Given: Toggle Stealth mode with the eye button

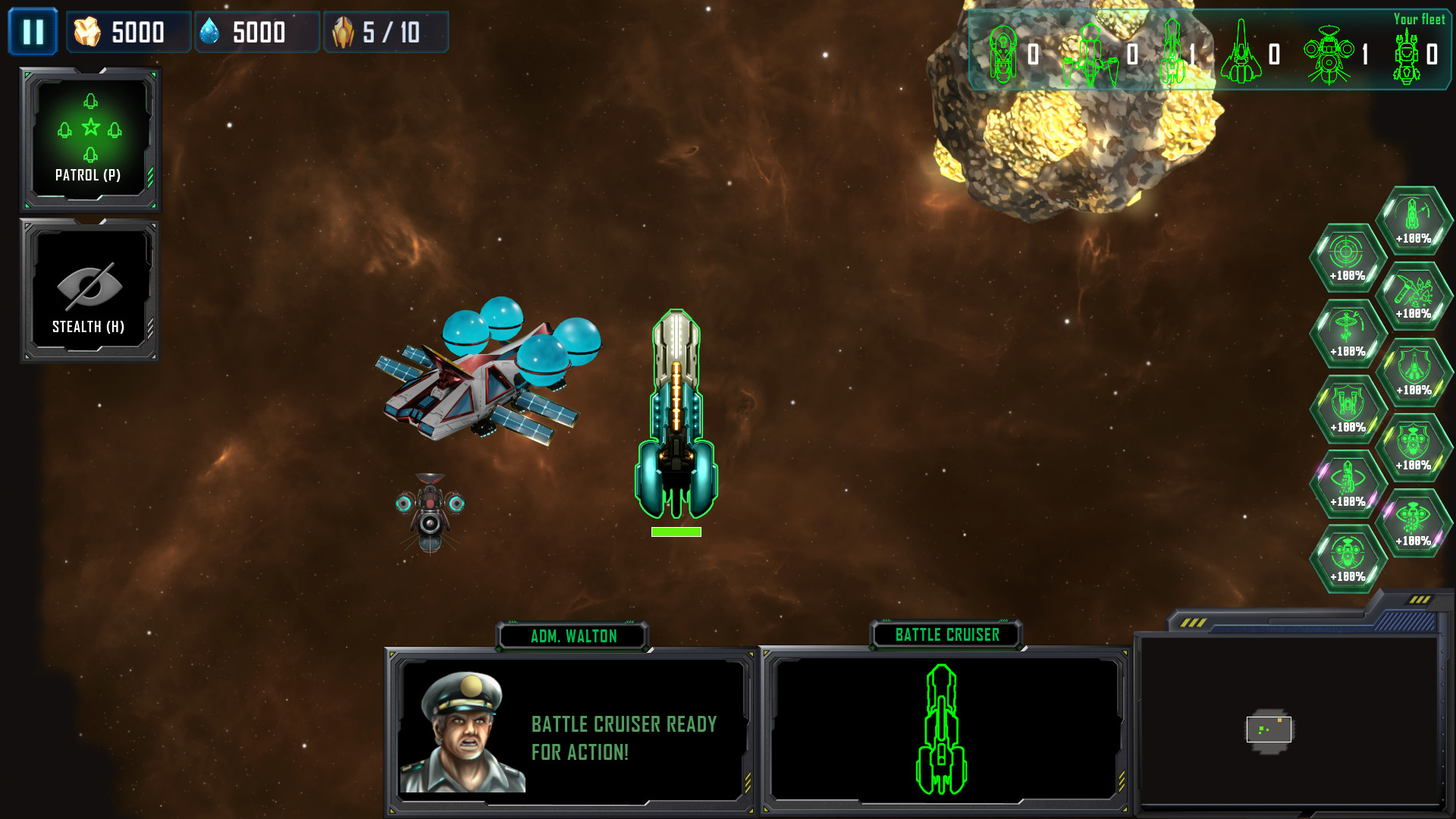Looking at the screenshot, I should coord(89,287).
